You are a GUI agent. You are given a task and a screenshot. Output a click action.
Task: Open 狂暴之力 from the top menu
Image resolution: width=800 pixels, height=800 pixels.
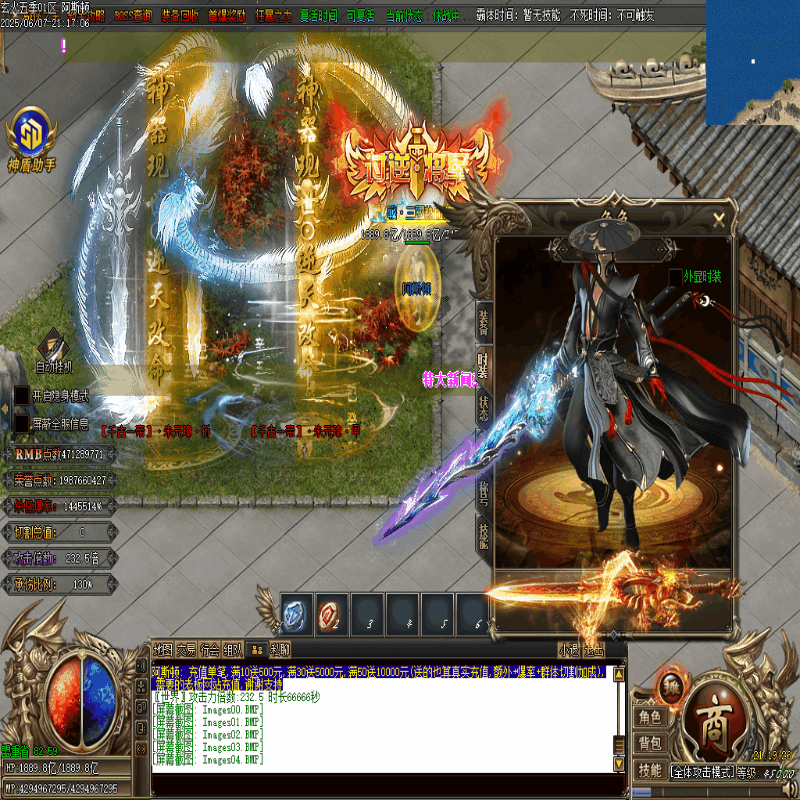tap(274, 16)
